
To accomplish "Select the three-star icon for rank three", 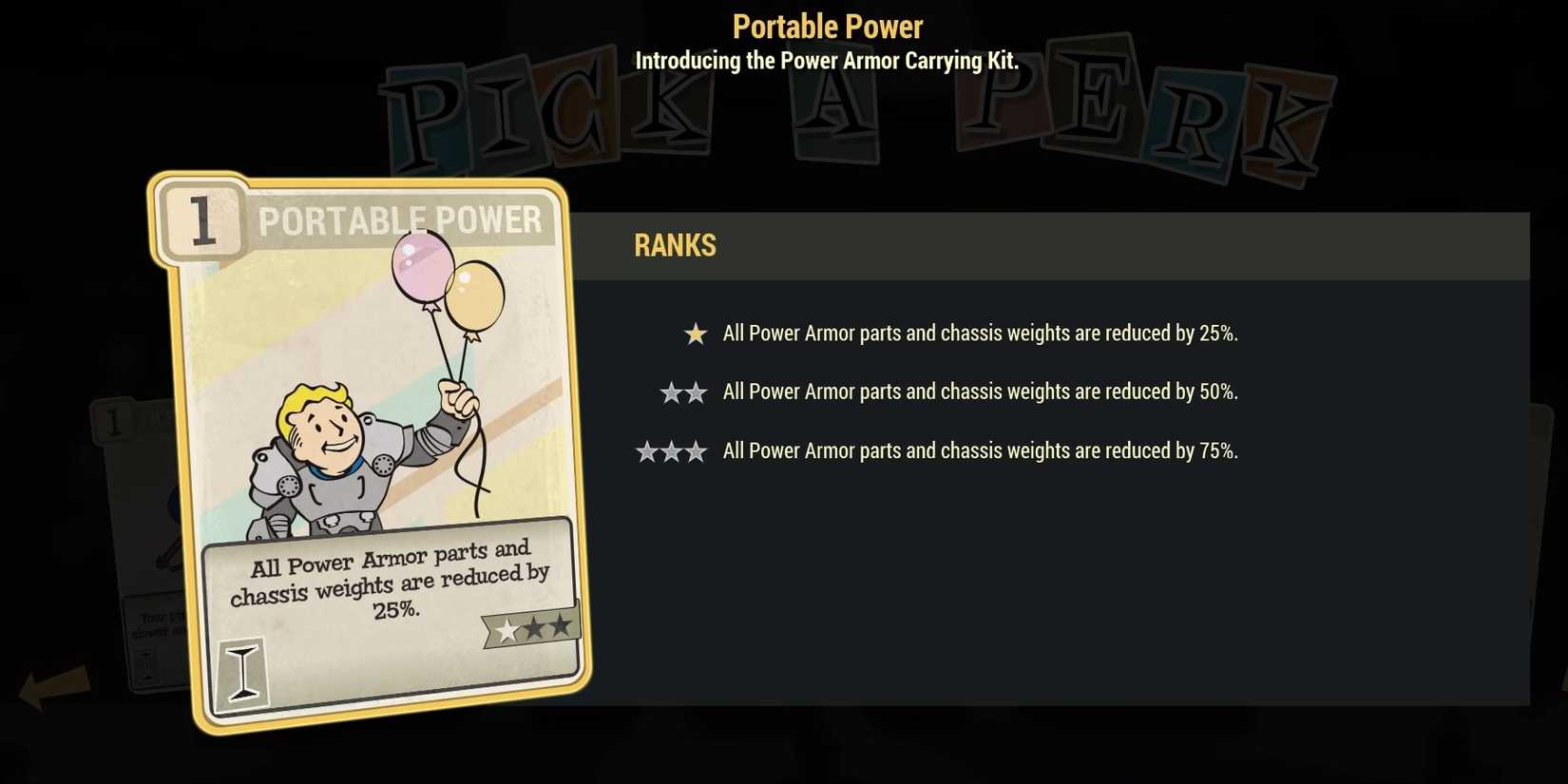I will (672, 450).
